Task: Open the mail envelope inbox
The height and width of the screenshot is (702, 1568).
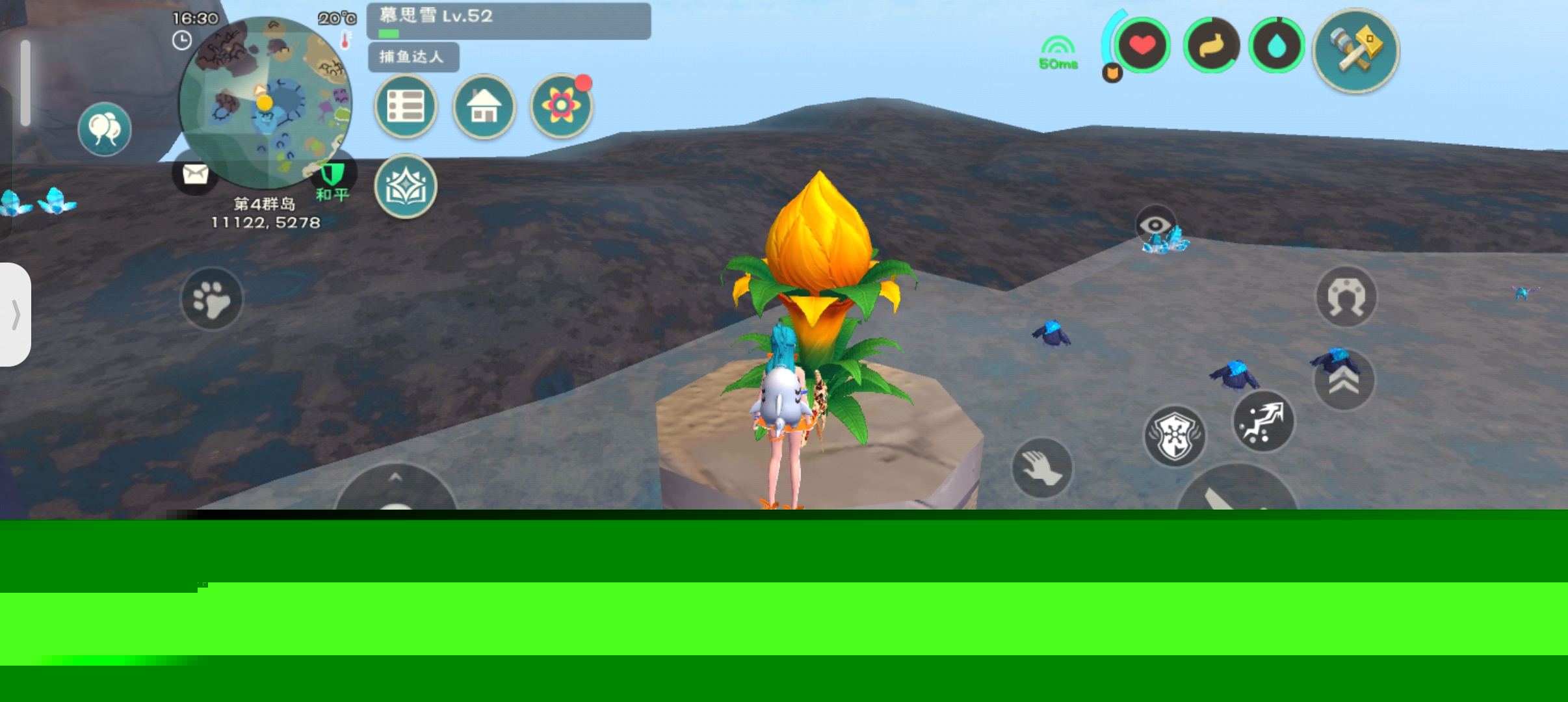Action: (195, 174)
